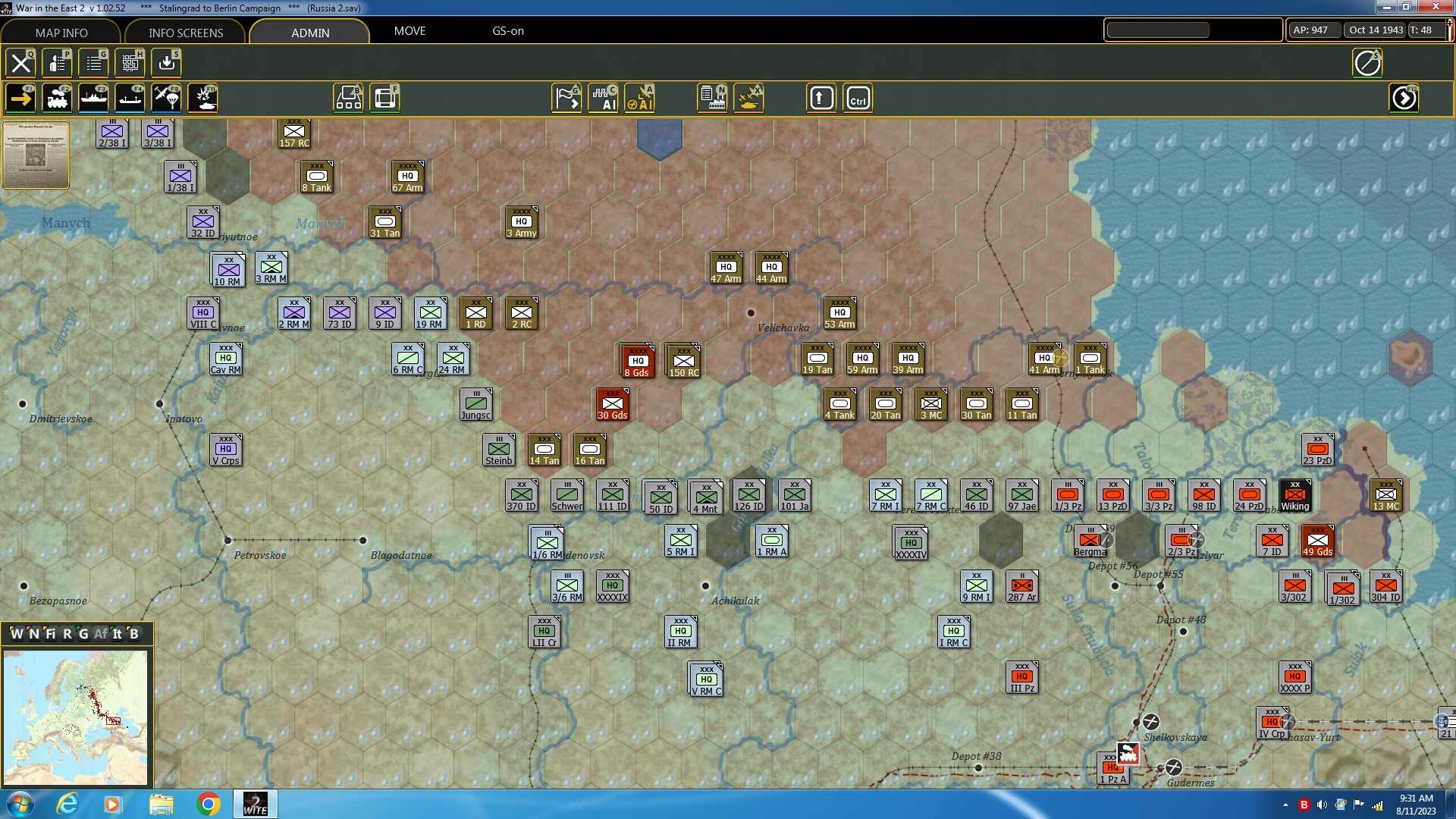Switch to rail transport mode (train icon)
The image size is (1456, 819).
57,97
